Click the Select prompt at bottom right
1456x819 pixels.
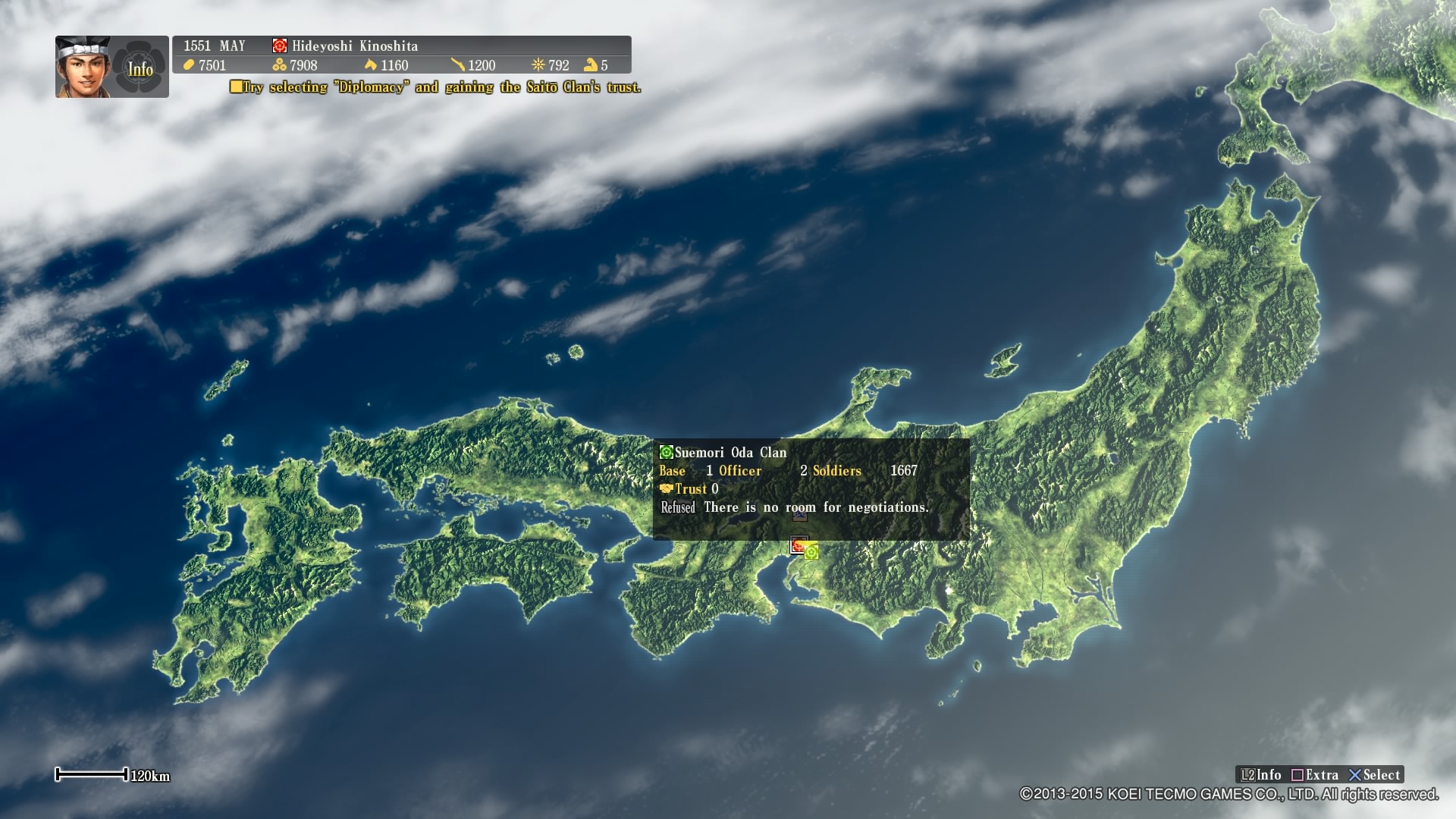coord(1377,775)
